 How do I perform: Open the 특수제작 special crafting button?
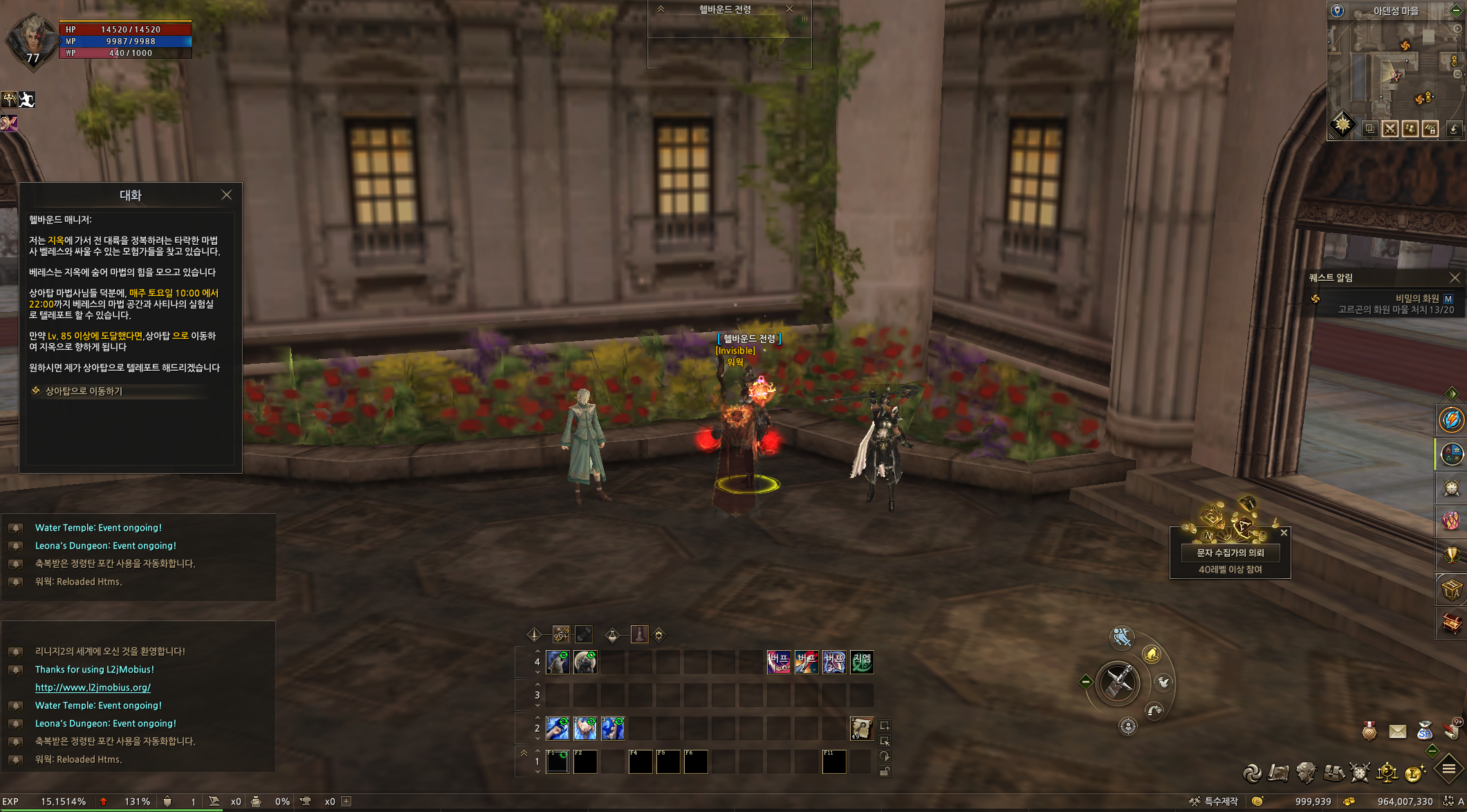pos(1214,802)
